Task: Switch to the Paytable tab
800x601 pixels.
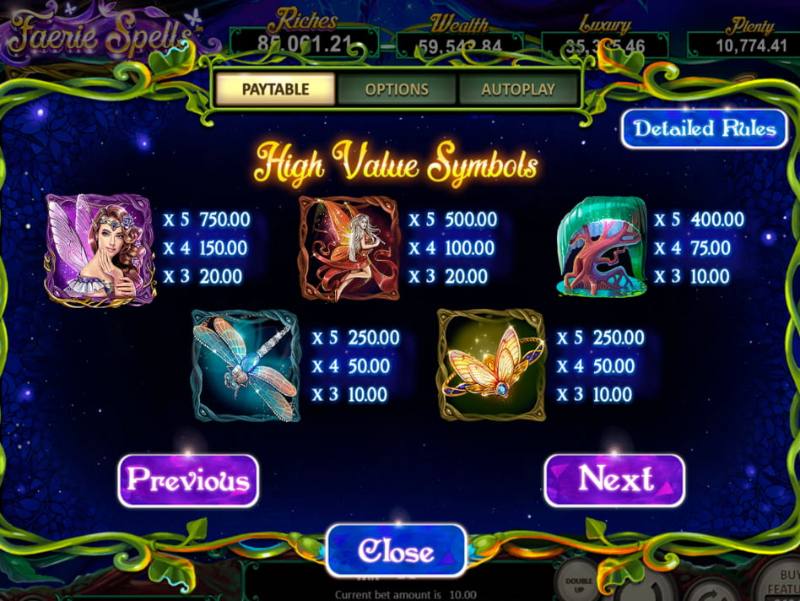Action: (275, 89)
